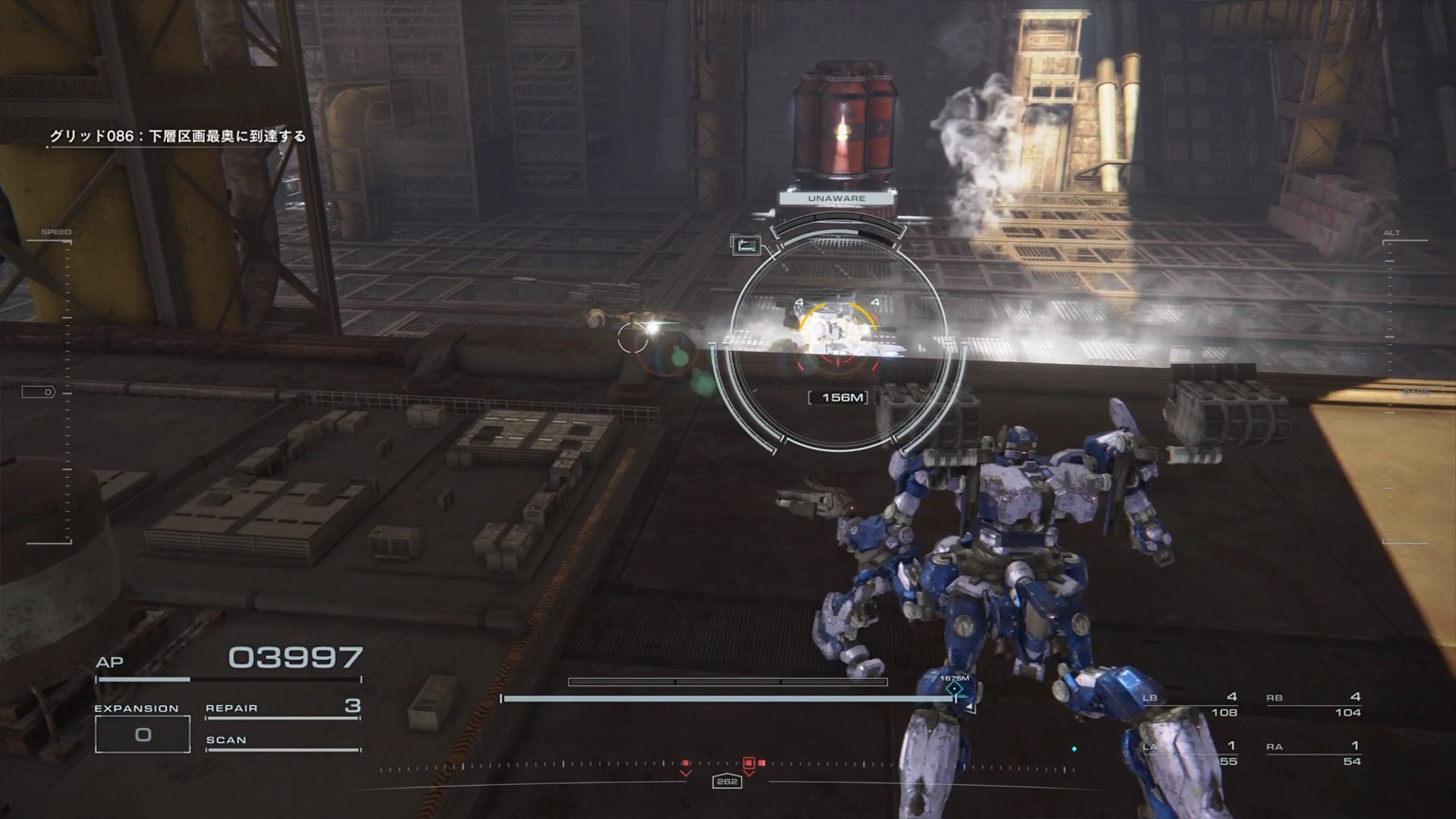Trigger the Scan gauge

(282, 740)
